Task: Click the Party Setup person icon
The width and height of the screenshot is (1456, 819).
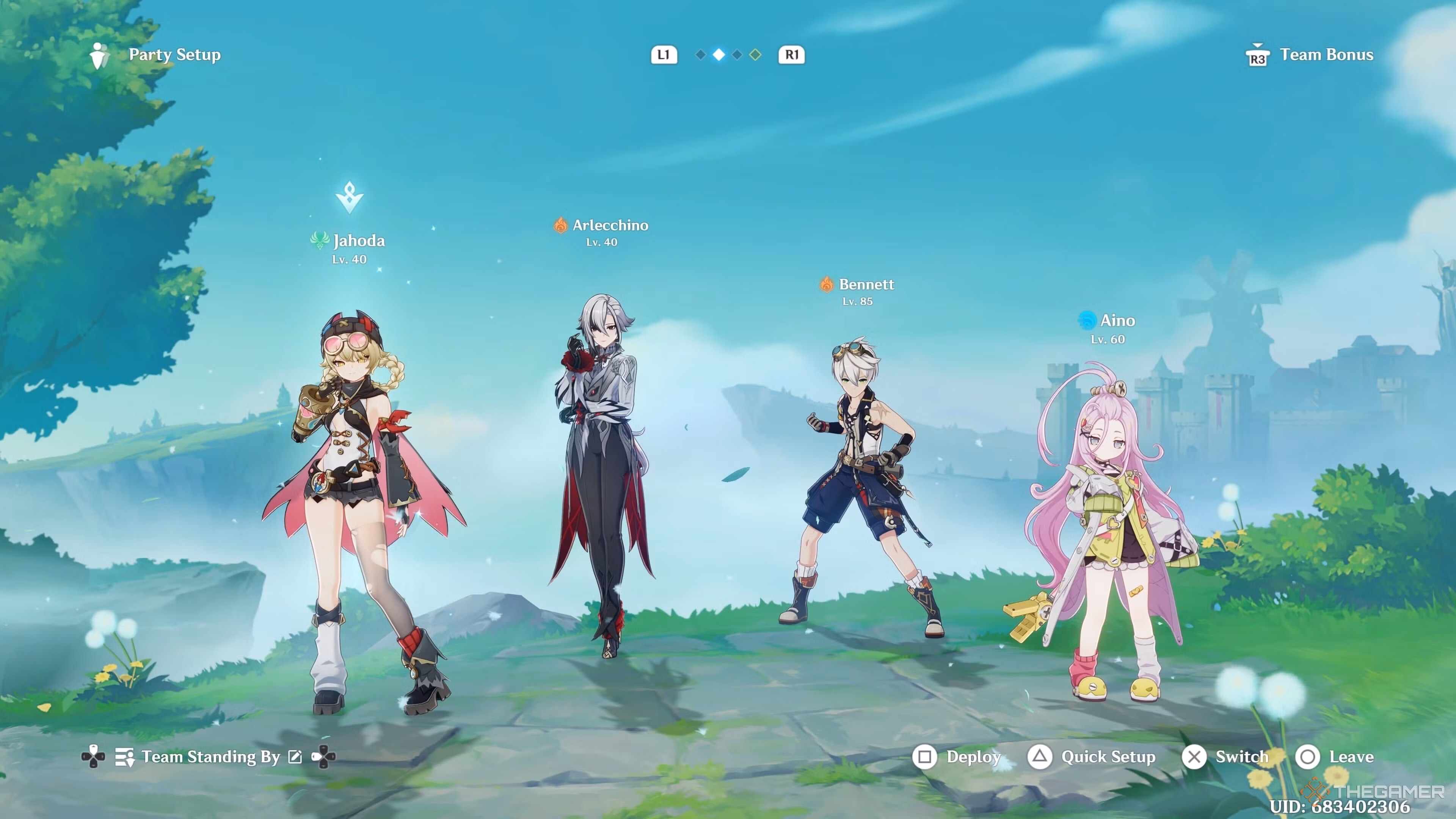Action: (x=99, y=55)
